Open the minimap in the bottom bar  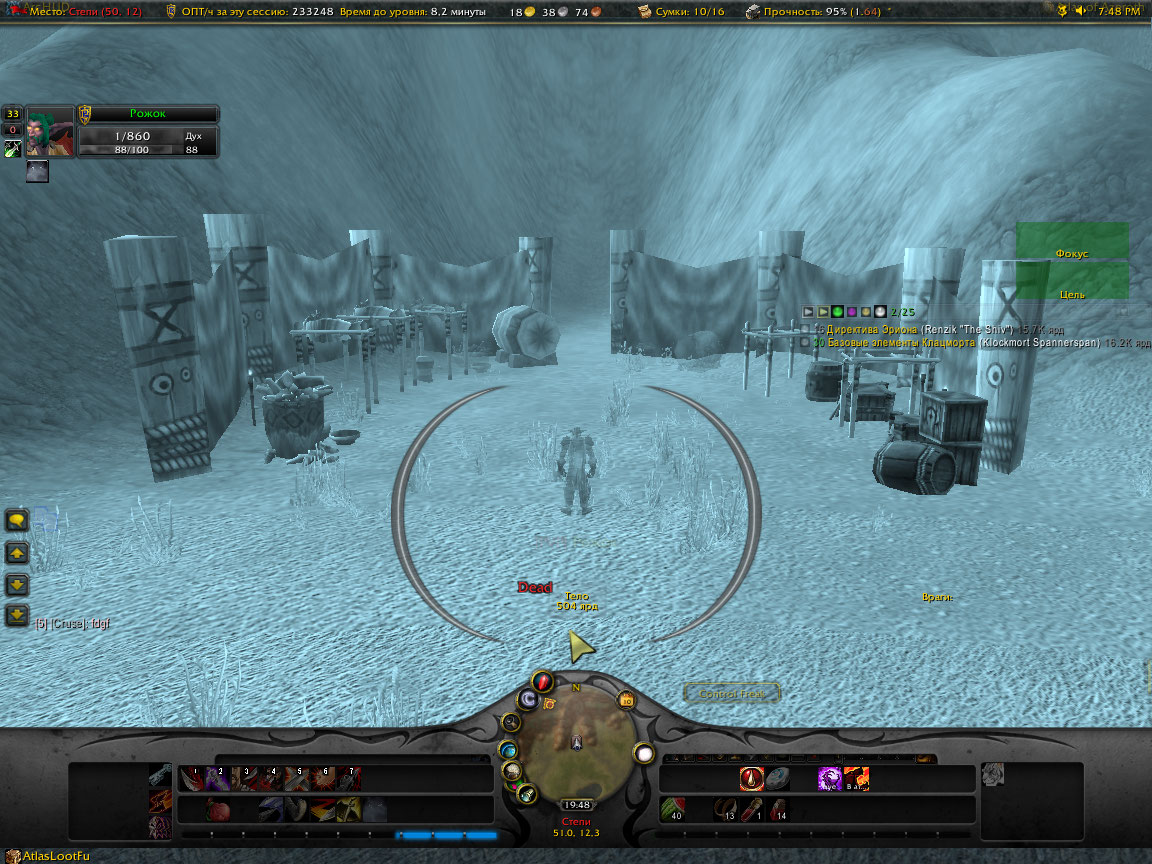[x=576, y=740]
